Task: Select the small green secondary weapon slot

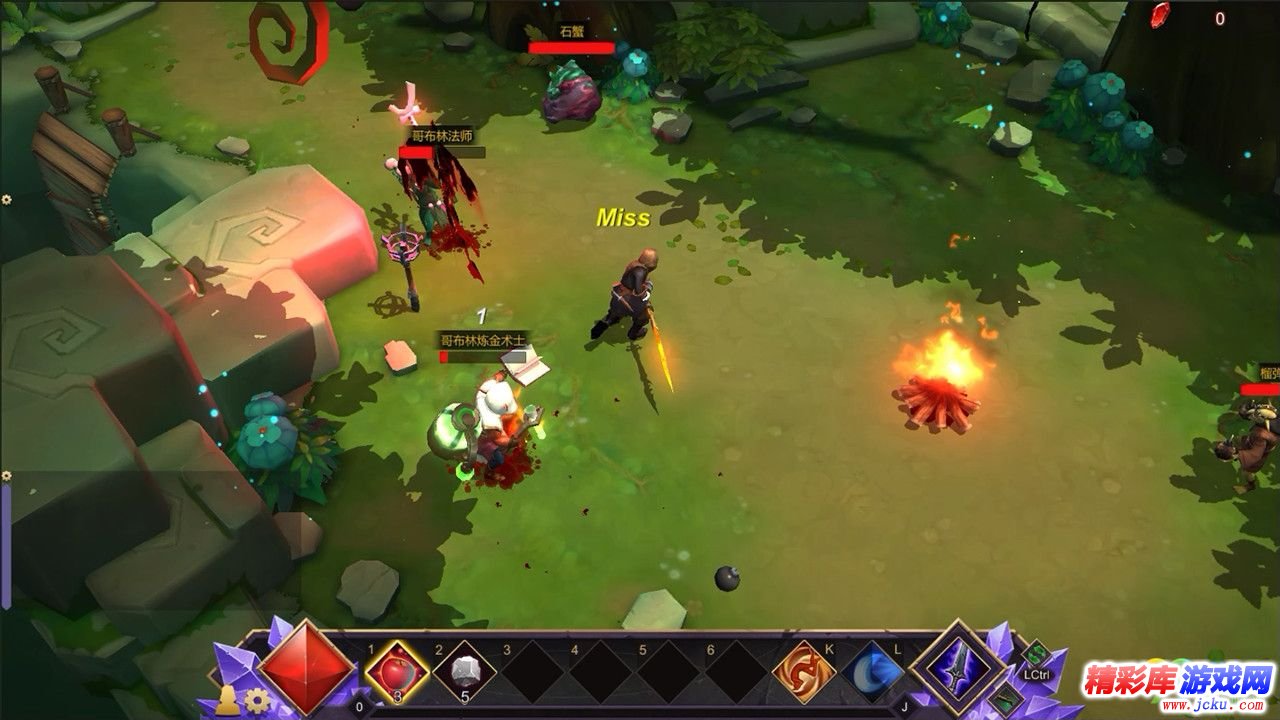Action: pos(1005,698)
